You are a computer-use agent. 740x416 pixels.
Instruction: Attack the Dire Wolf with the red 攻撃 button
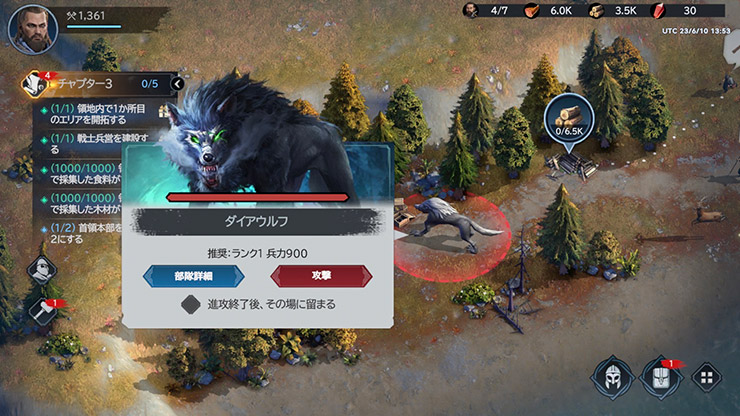click(321, 276)
